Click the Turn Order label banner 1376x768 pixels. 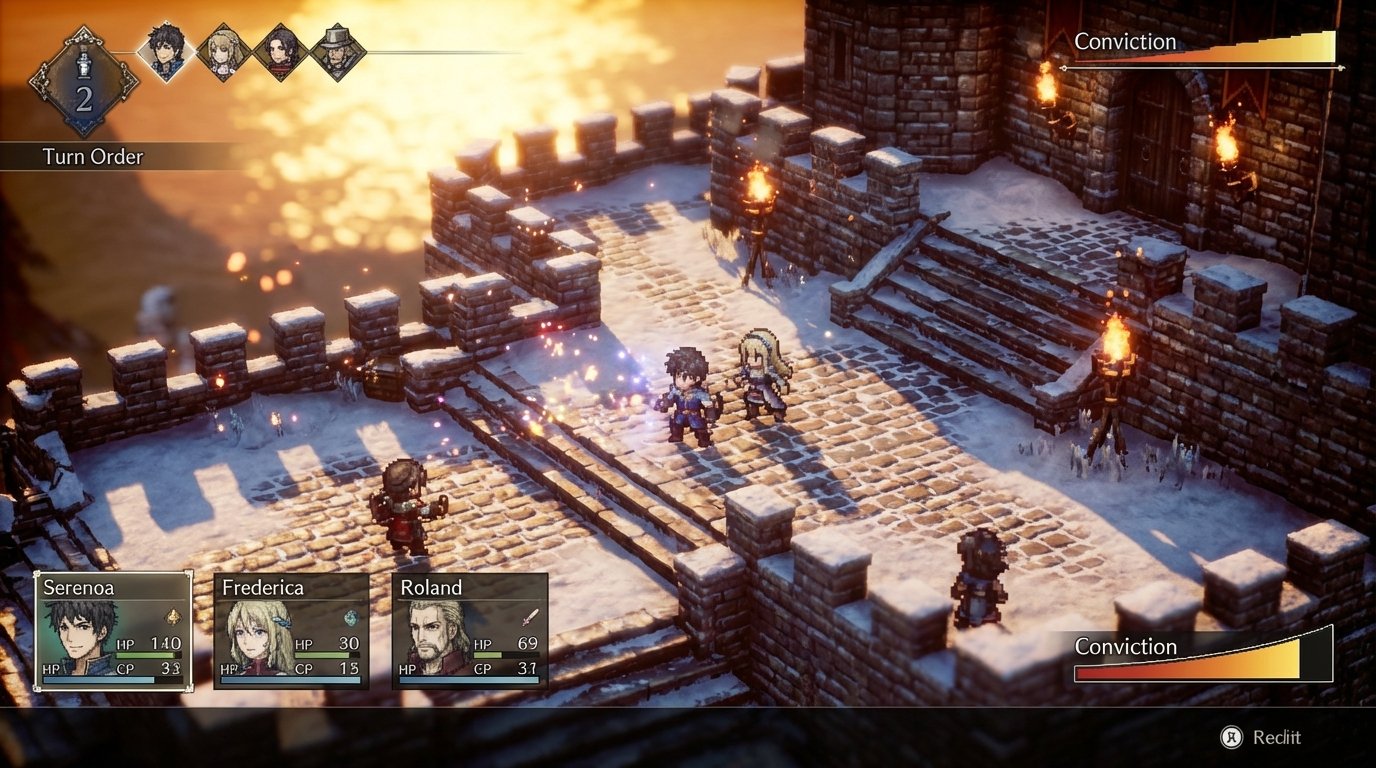pyautogui.click(x=92, y=157)
